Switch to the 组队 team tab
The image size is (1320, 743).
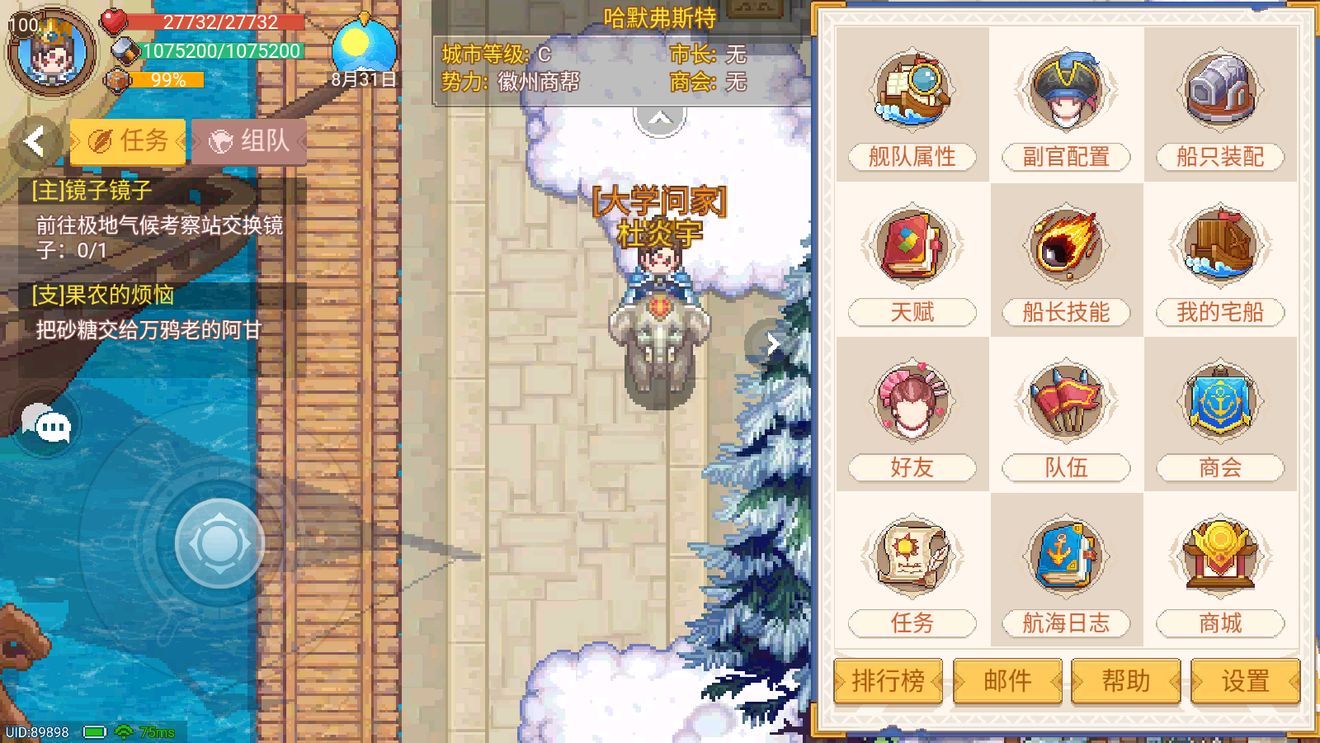click(248, 140)
